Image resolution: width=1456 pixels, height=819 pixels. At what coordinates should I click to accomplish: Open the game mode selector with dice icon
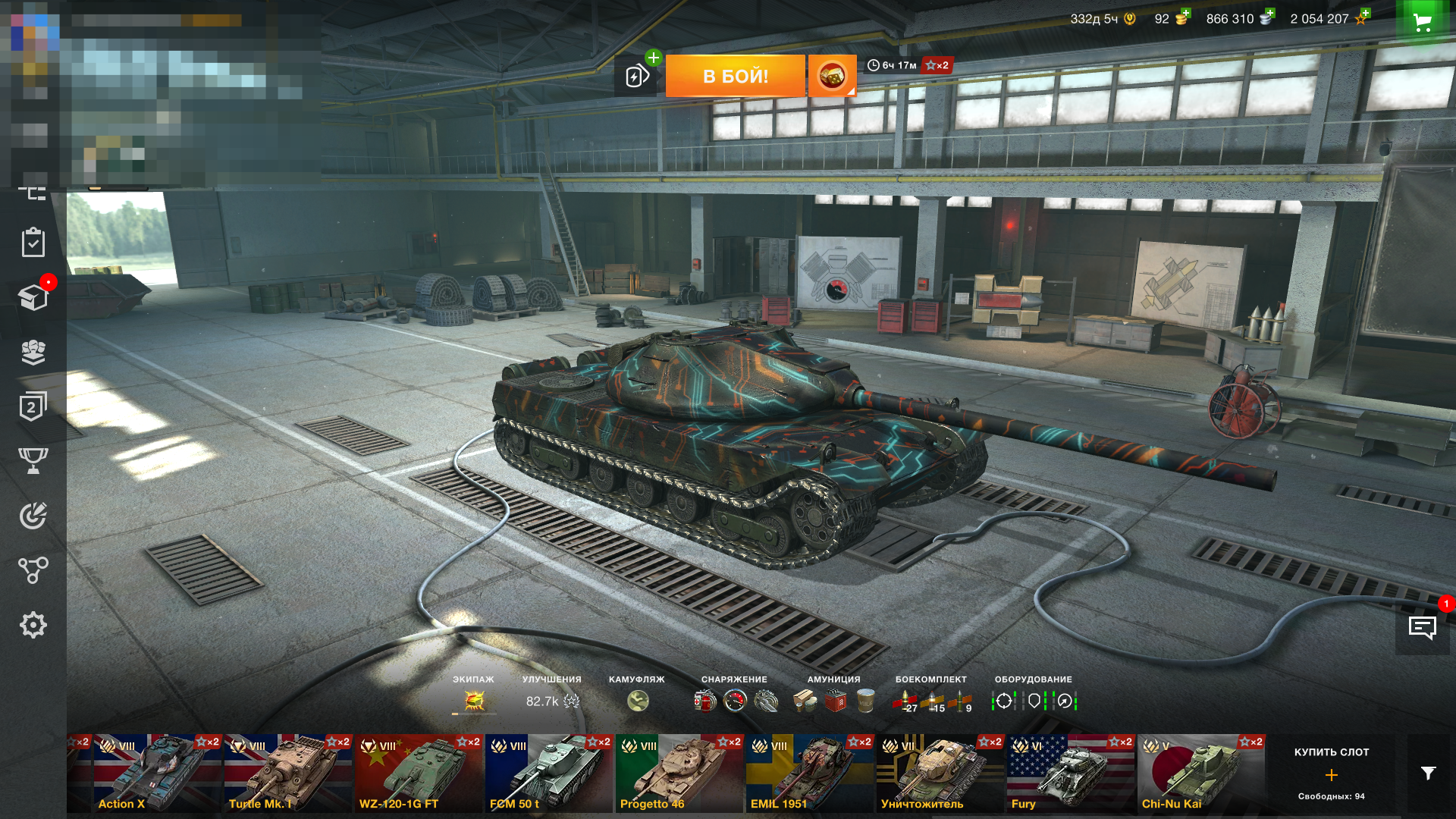click(x=832, y=76)
